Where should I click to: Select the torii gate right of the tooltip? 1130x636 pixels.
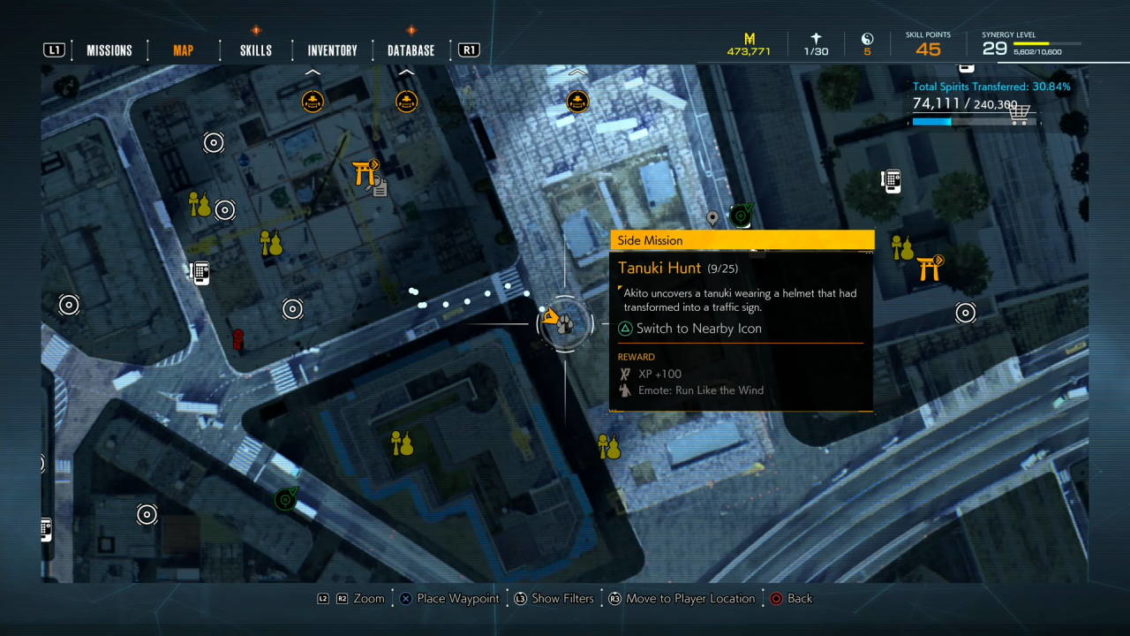(928, 267)
